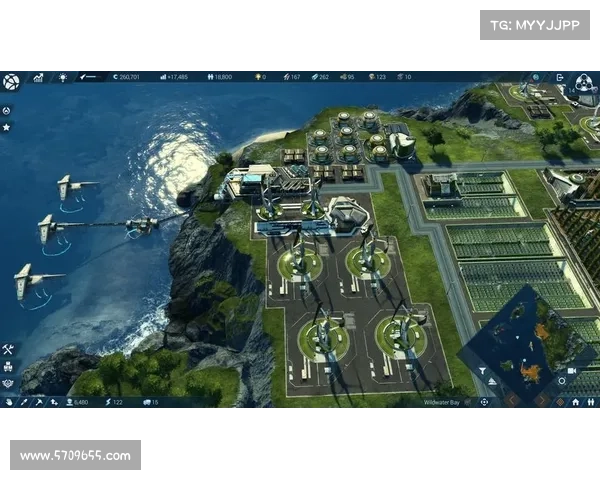Open the statistics chart icon
The width and height of the screenshot is (600, 480).
(38, 77)
